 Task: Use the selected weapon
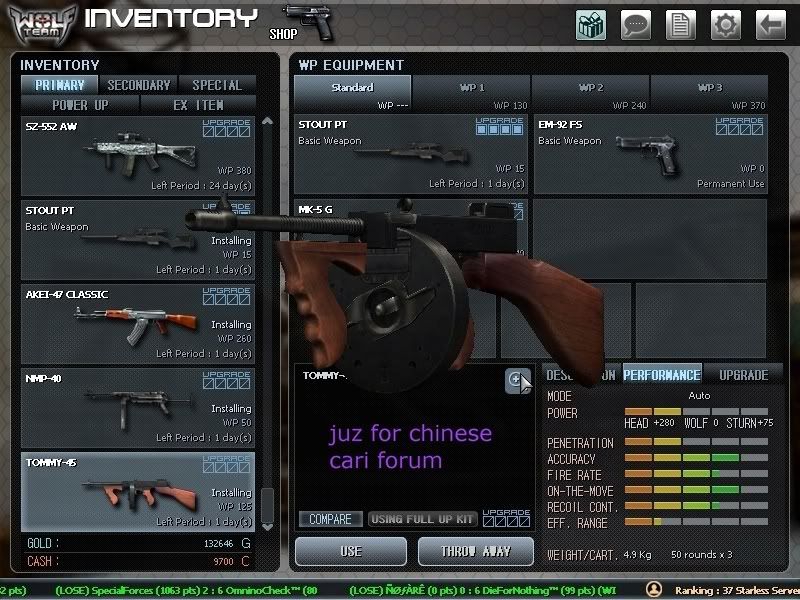click(351, 551)
